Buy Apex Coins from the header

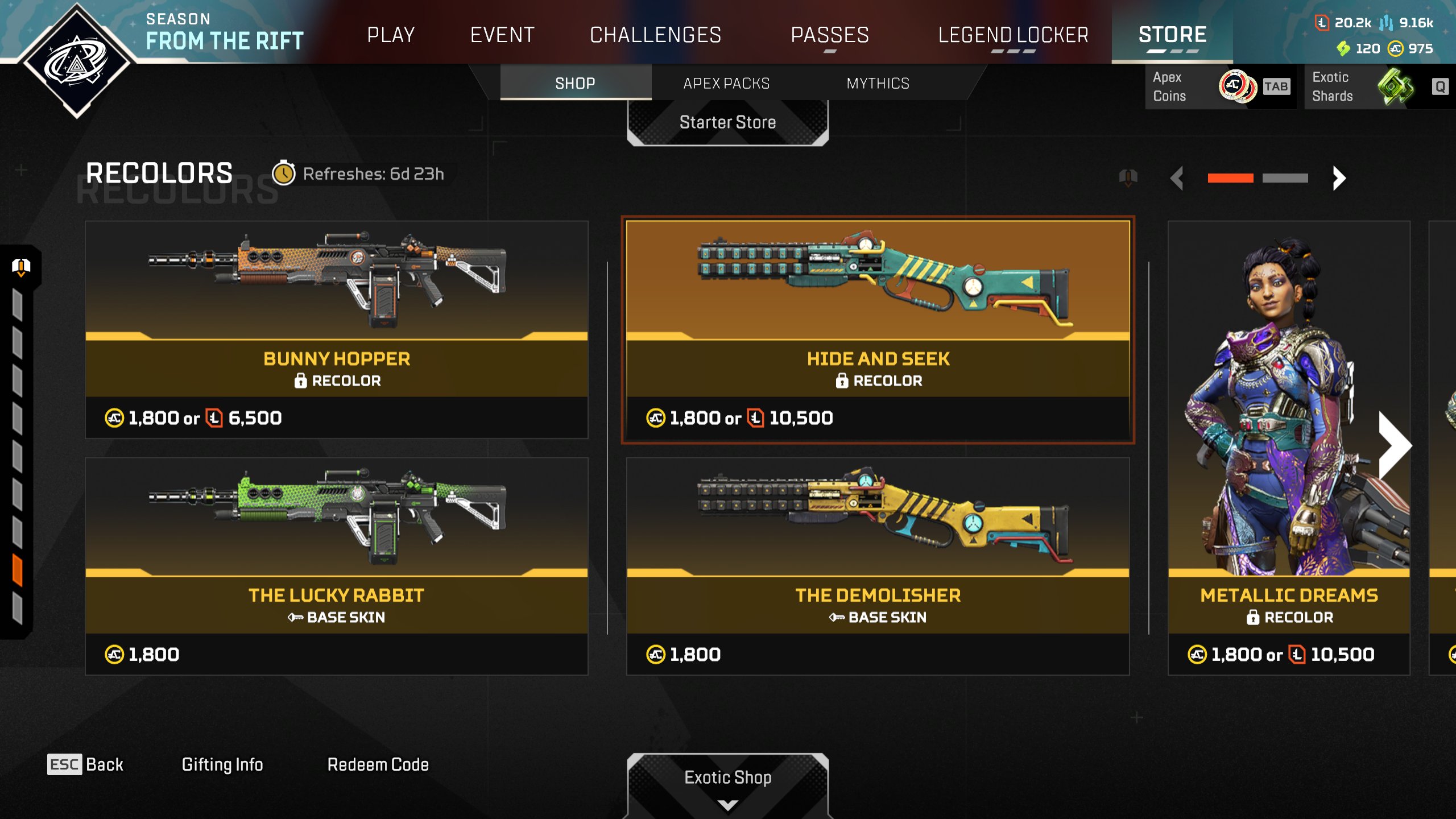(x=1220, y=86)
